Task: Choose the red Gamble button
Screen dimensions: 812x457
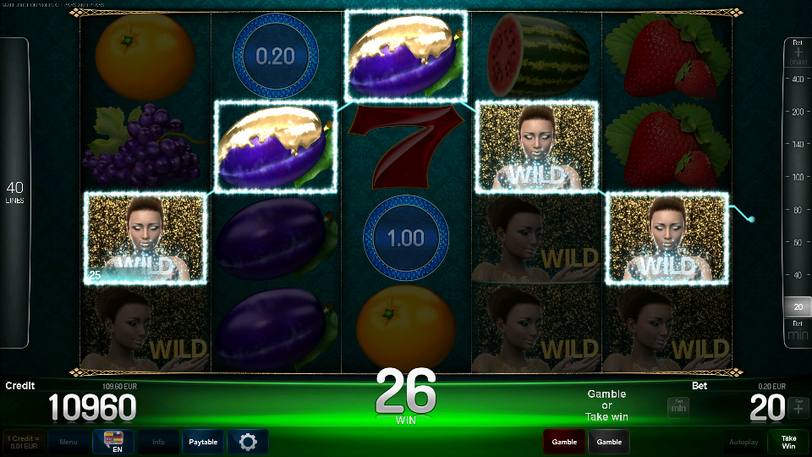Action: click(565, 441)
